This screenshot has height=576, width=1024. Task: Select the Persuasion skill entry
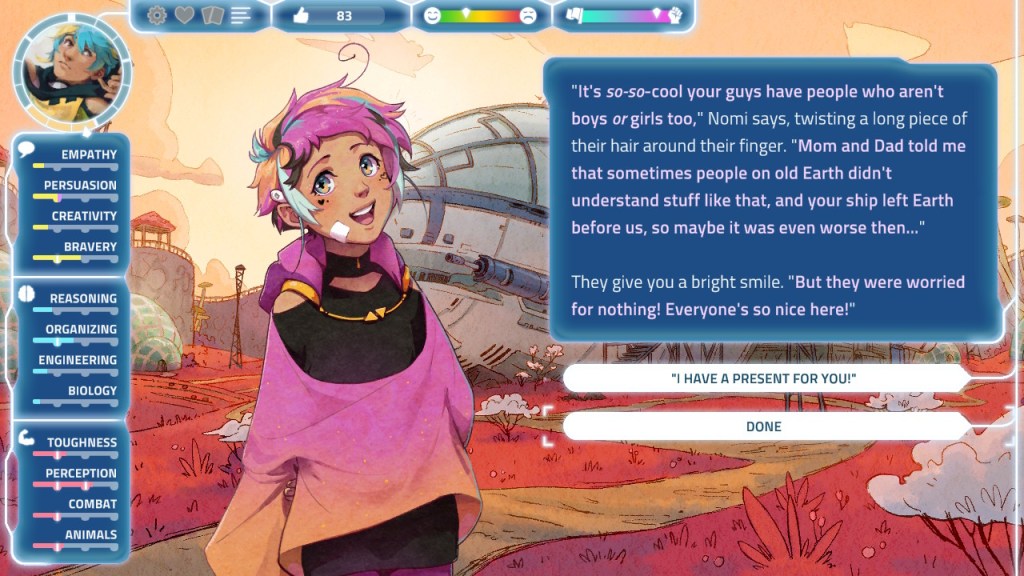[76, 189]
